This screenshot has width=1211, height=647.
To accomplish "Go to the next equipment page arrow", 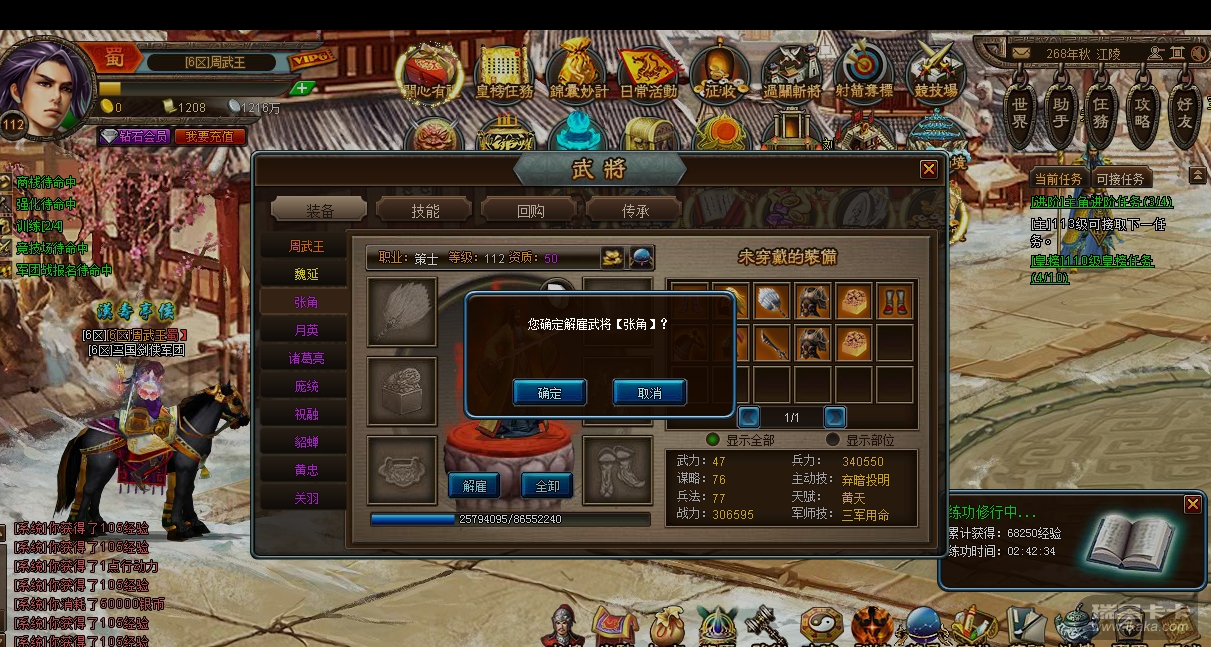I will (835, 417).
